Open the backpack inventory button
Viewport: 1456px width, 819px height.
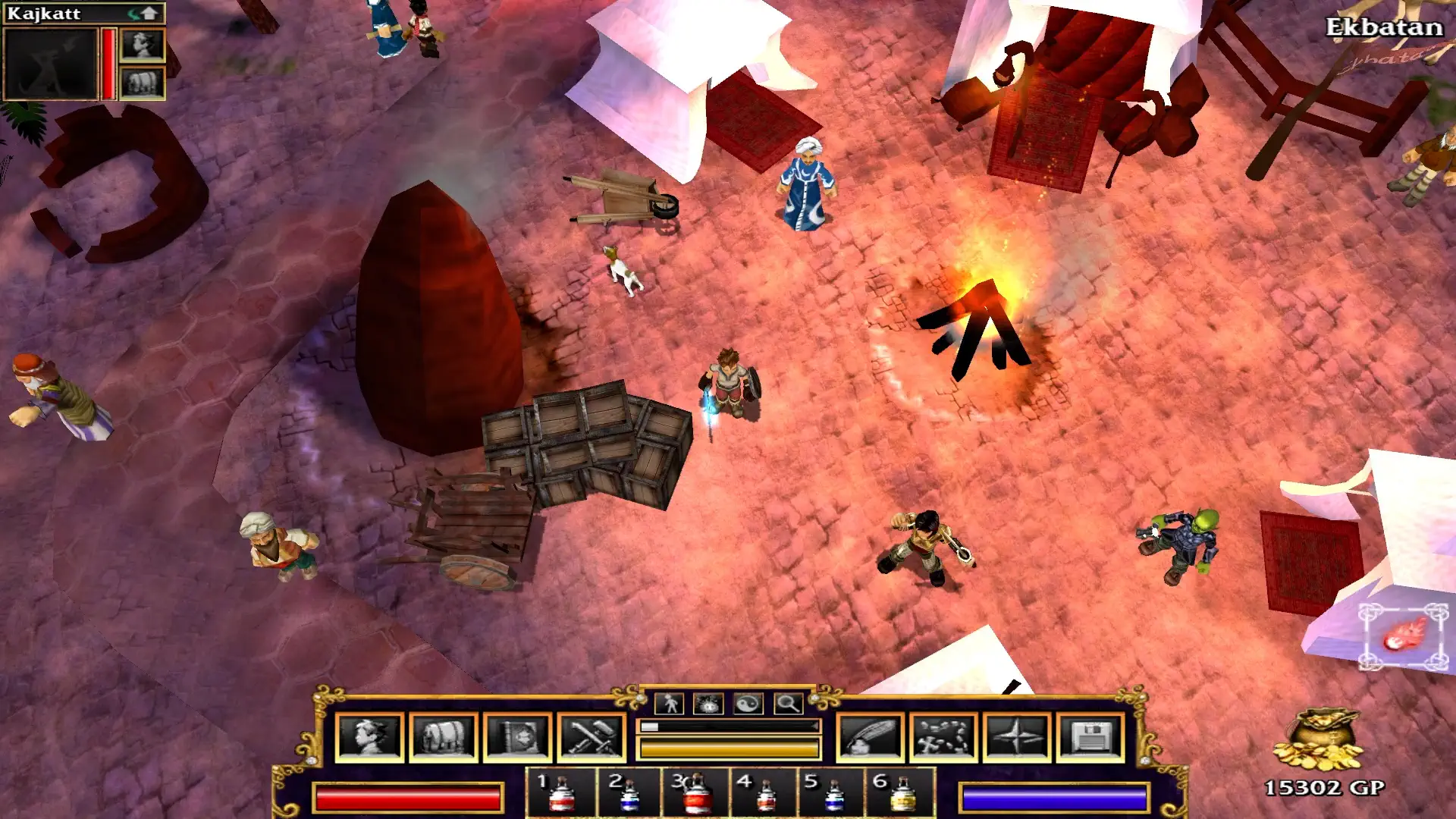443,736
